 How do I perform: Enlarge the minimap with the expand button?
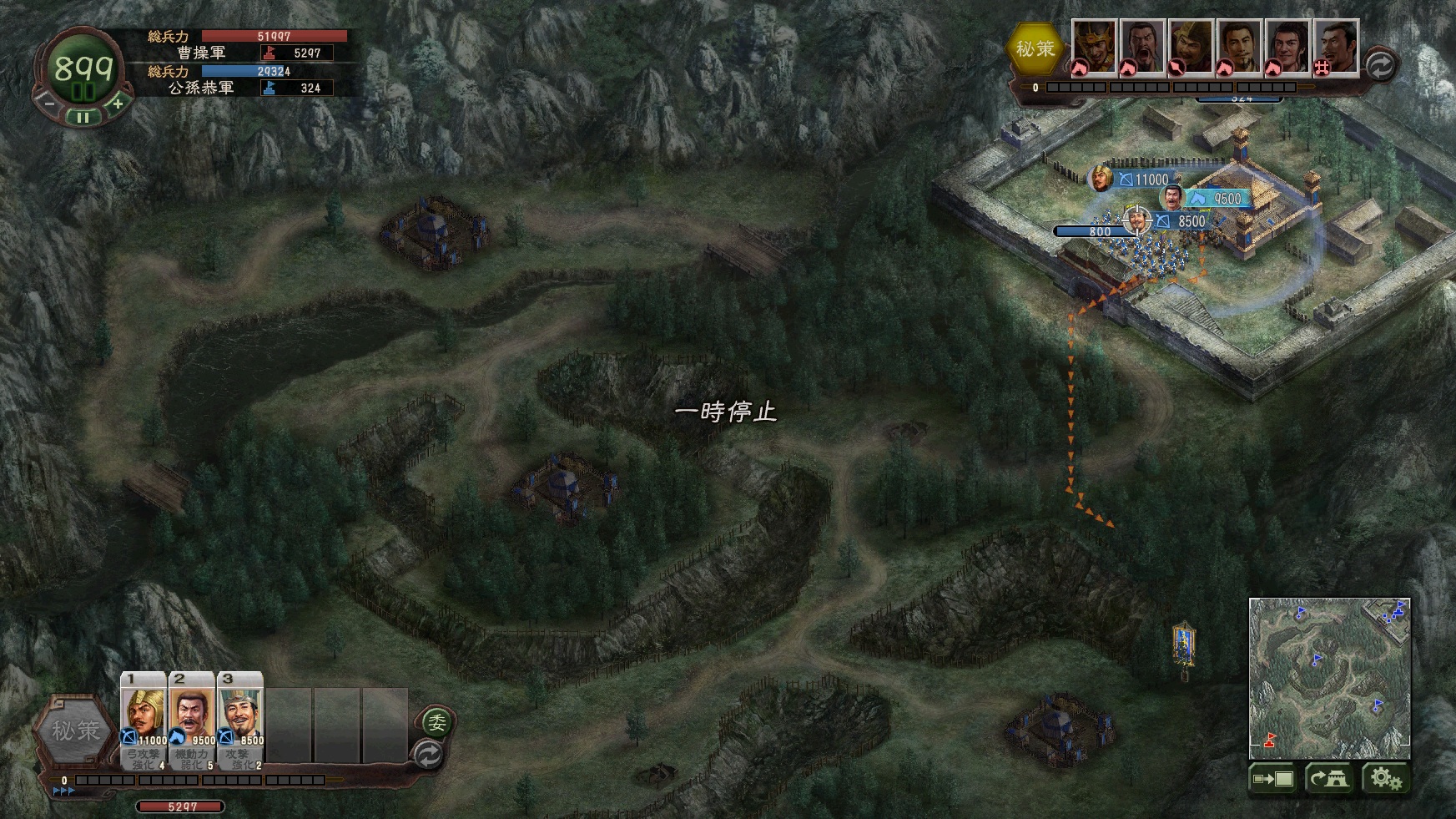[1272, 779]
